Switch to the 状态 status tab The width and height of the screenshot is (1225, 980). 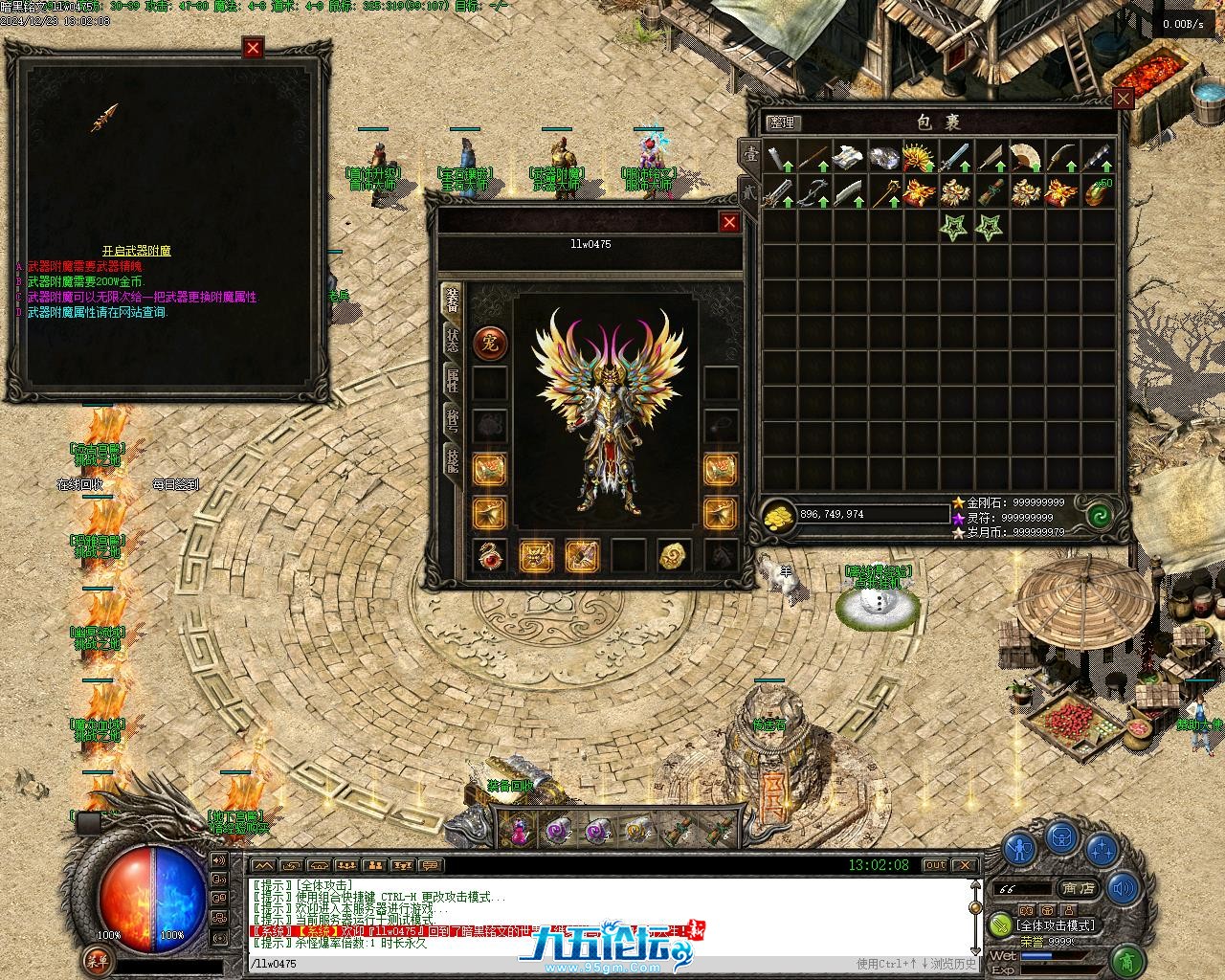click(x=452, y=342)
